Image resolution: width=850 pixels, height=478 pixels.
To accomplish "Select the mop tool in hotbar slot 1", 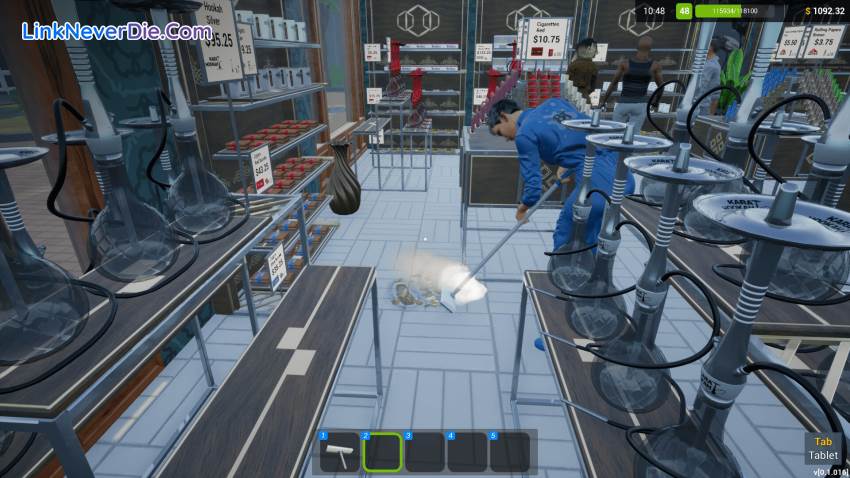I will point(339,452).
